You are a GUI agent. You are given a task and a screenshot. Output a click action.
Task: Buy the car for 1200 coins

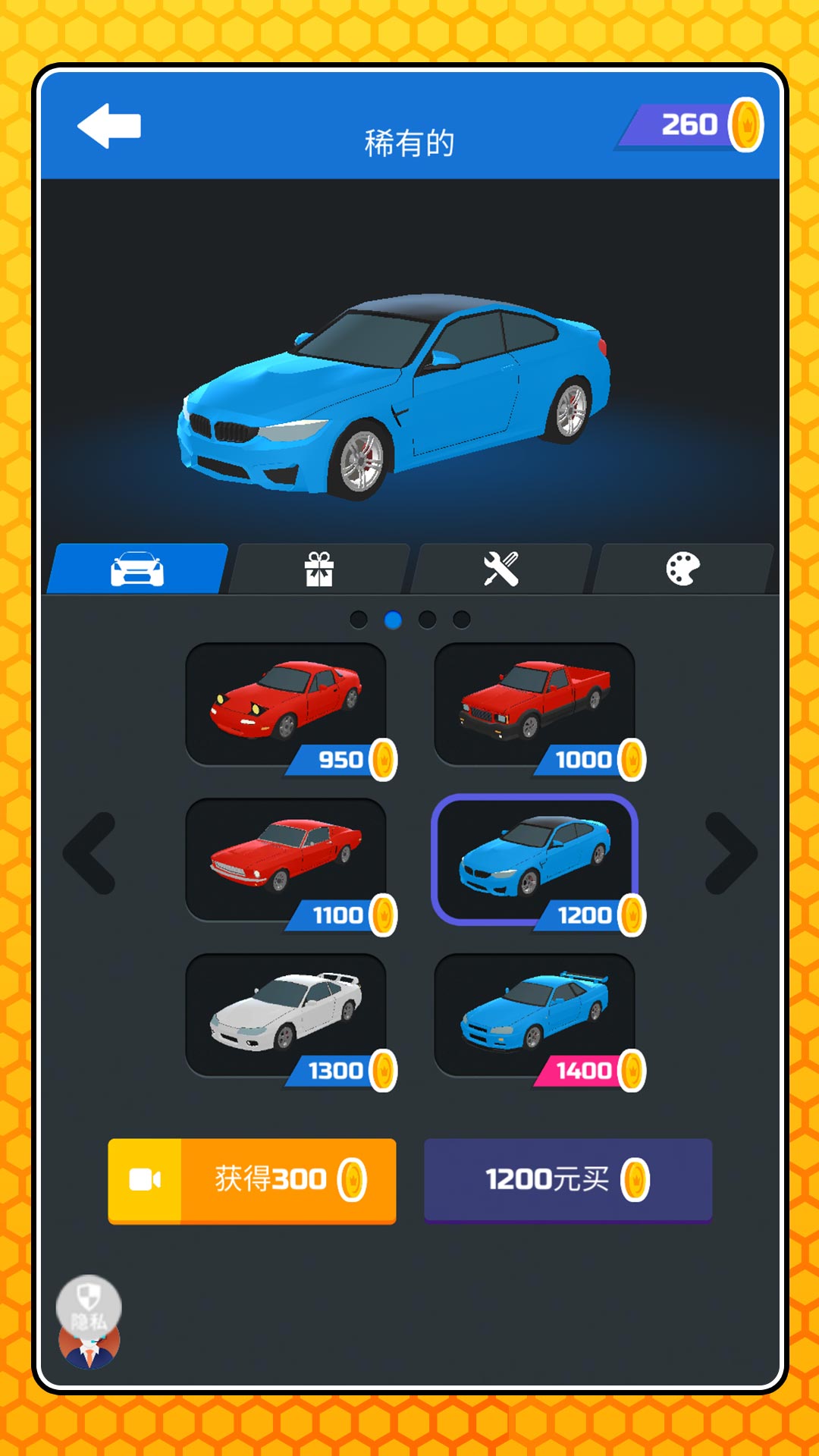click(x=568, y=1180)
